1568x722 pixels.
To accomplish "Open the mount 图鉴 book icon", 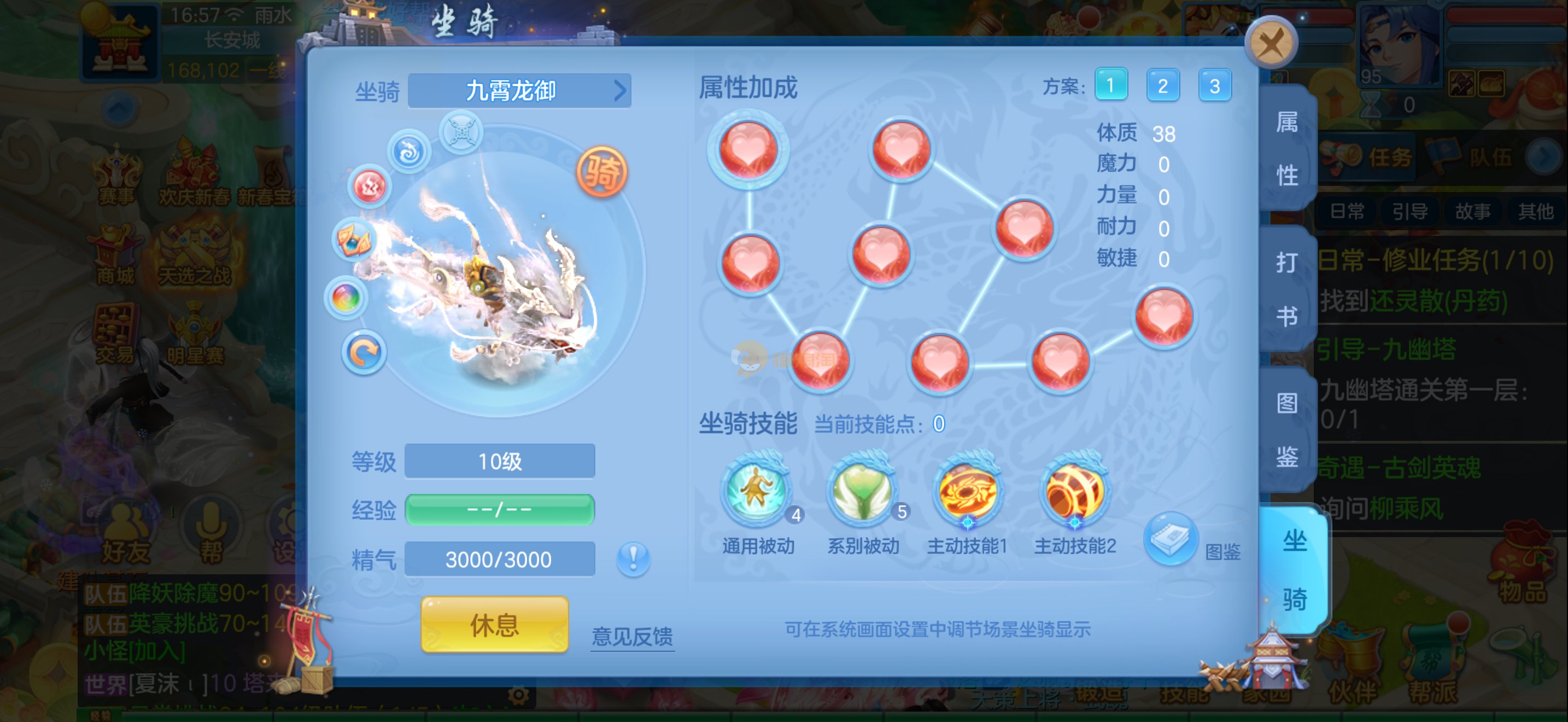I will tap(1170, 539).
